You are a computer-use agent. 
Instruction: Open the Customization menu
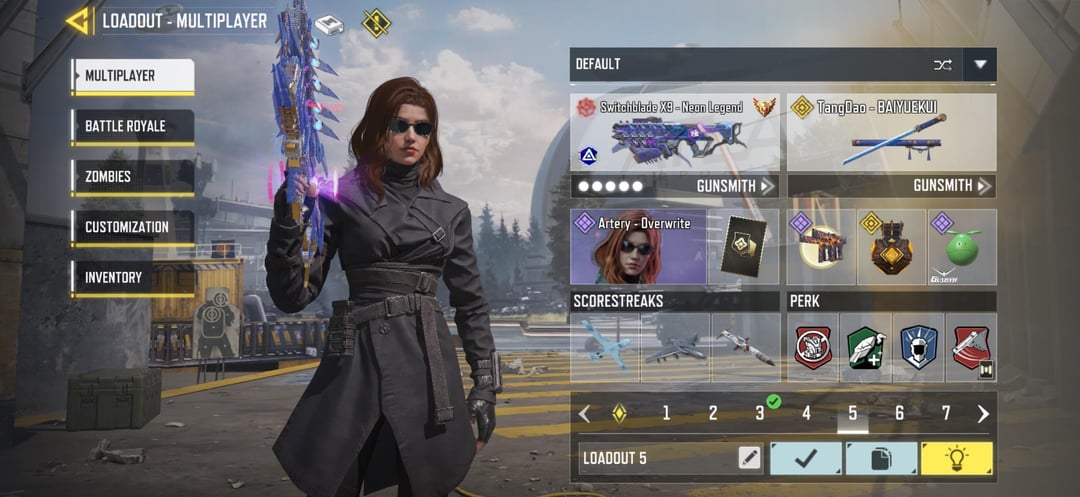pyautogui.click(x=133, y=227)
